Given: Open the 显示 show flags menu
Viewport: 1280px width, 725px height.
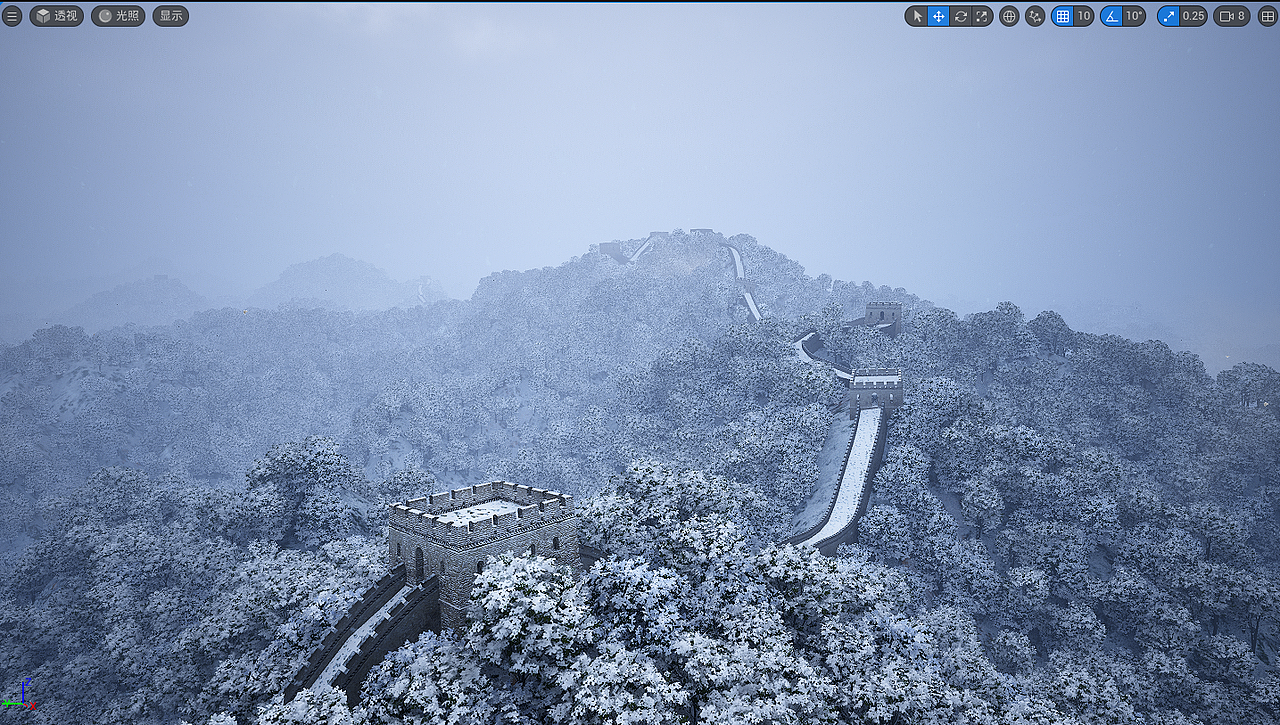Looking at the screenshot, I should (170, 16).
